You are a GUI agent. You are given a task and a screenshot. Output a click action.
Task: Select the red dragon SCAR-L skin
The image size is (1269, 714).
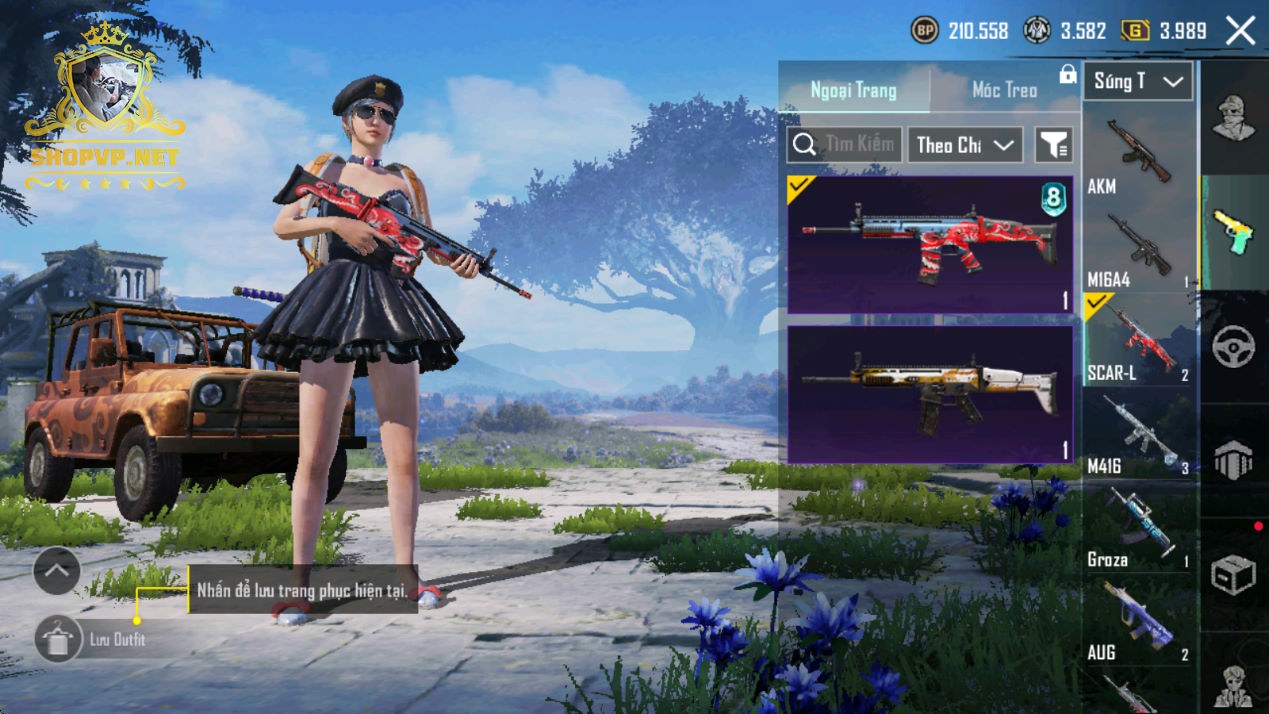(930, 245)
